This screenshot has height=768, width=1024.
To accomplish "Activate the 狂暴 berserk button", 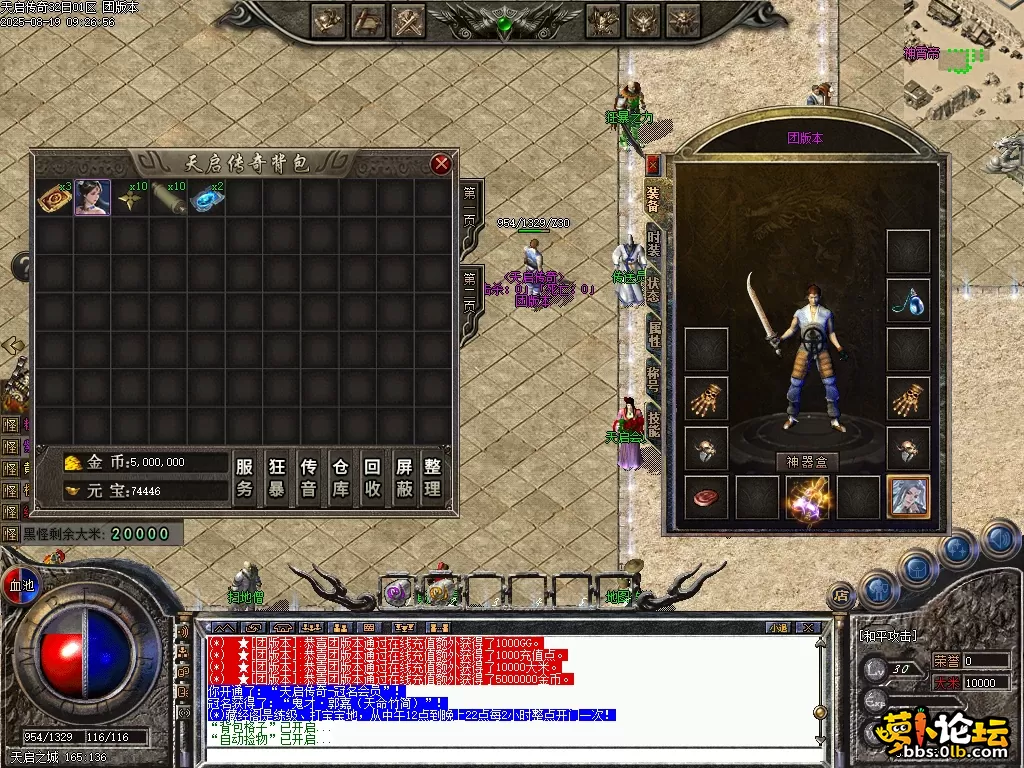I will tap(277, 477).
